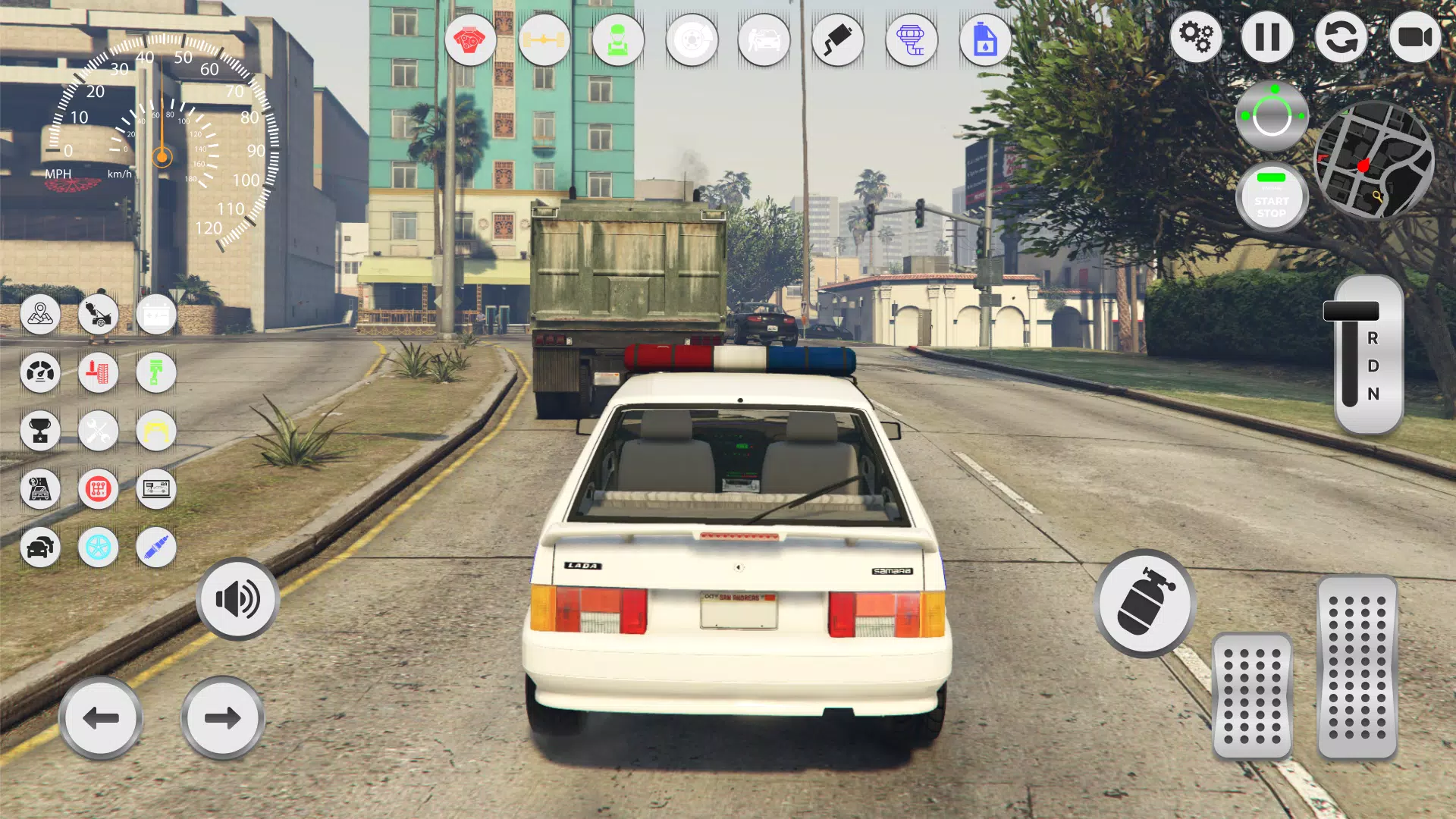Viewport: 1456px width, 819px height.
Task: Mute the game sound
Action: [x=237, y=598]
